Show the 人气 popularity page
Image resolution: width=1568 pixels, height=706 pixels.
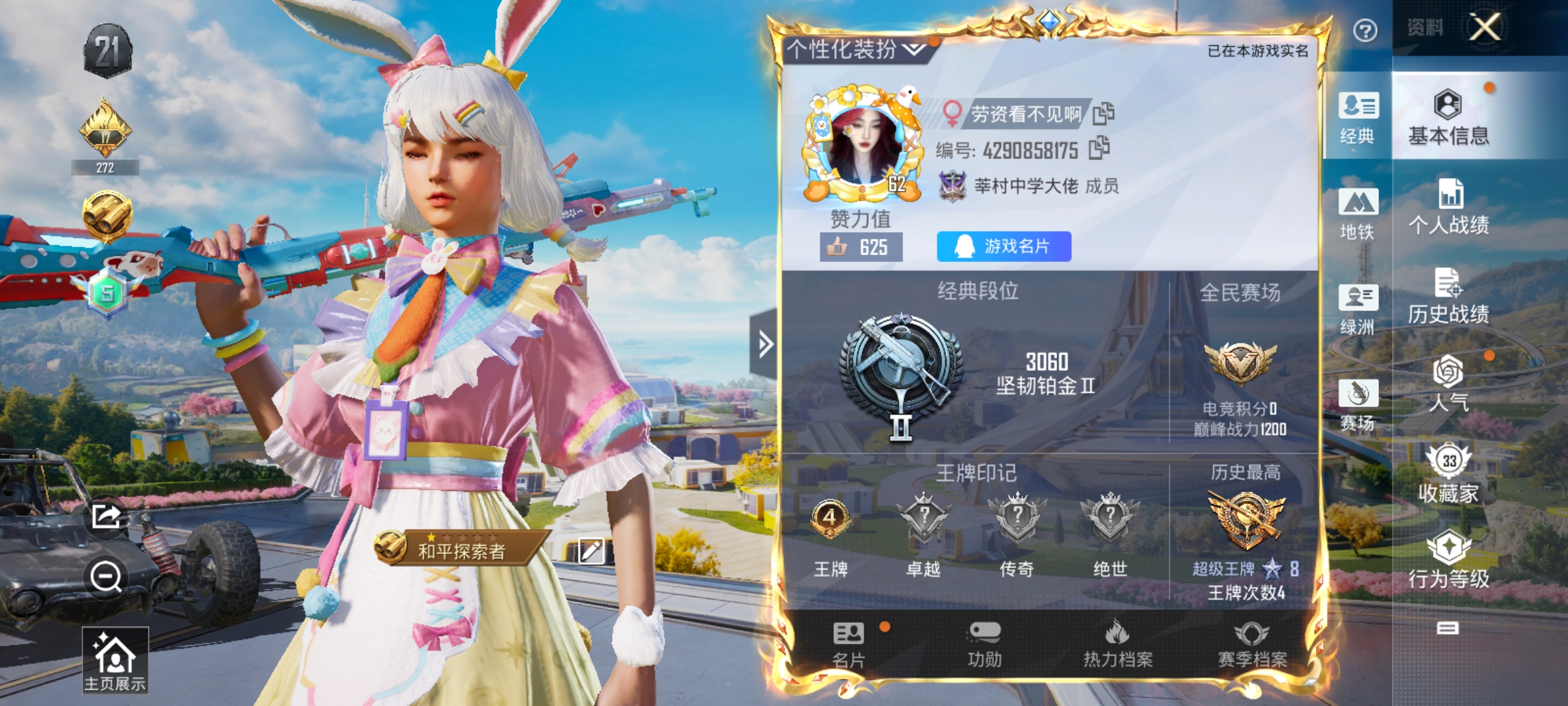[1448, 384]
